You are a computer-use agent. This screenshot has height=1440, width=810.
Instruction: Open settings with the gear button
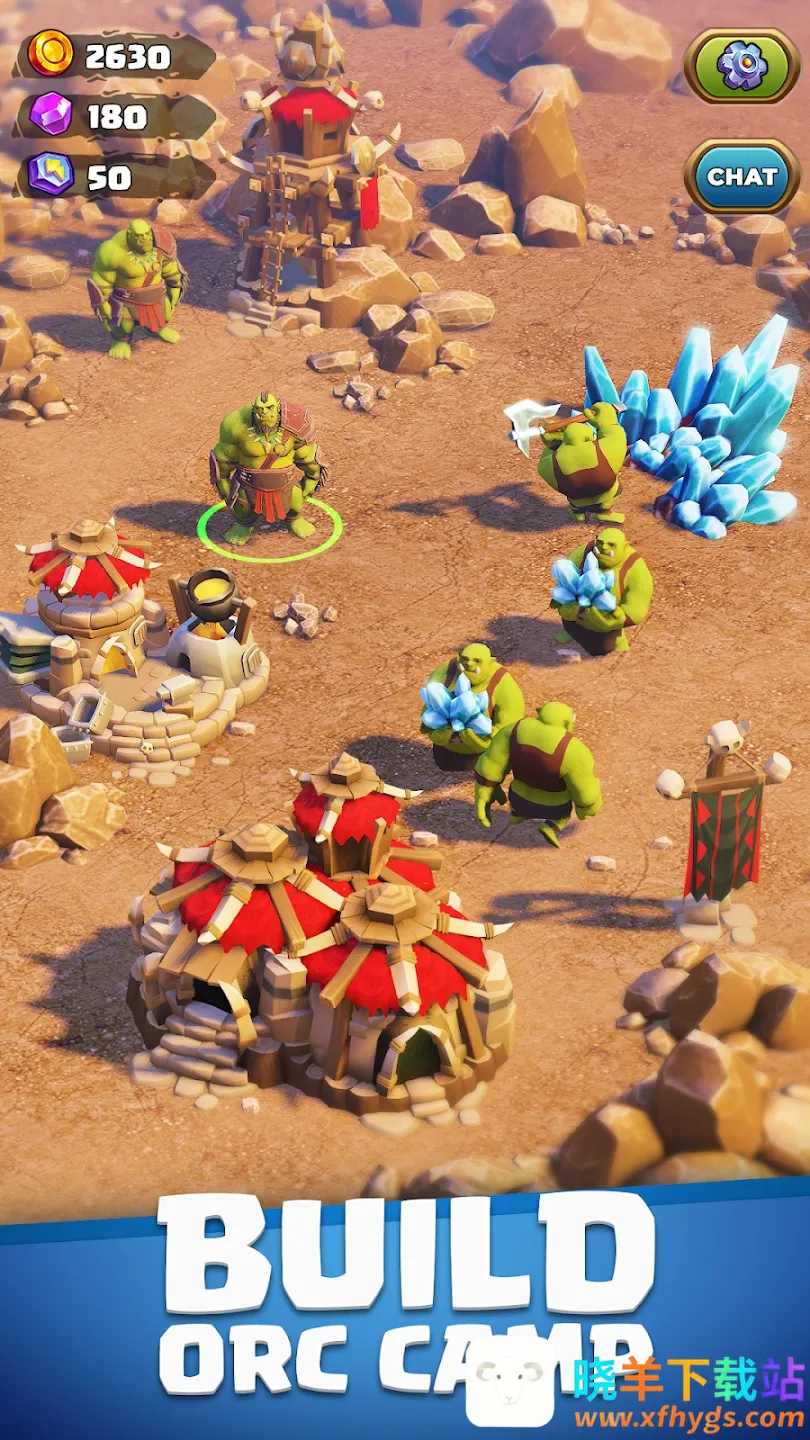click(742, 65)
